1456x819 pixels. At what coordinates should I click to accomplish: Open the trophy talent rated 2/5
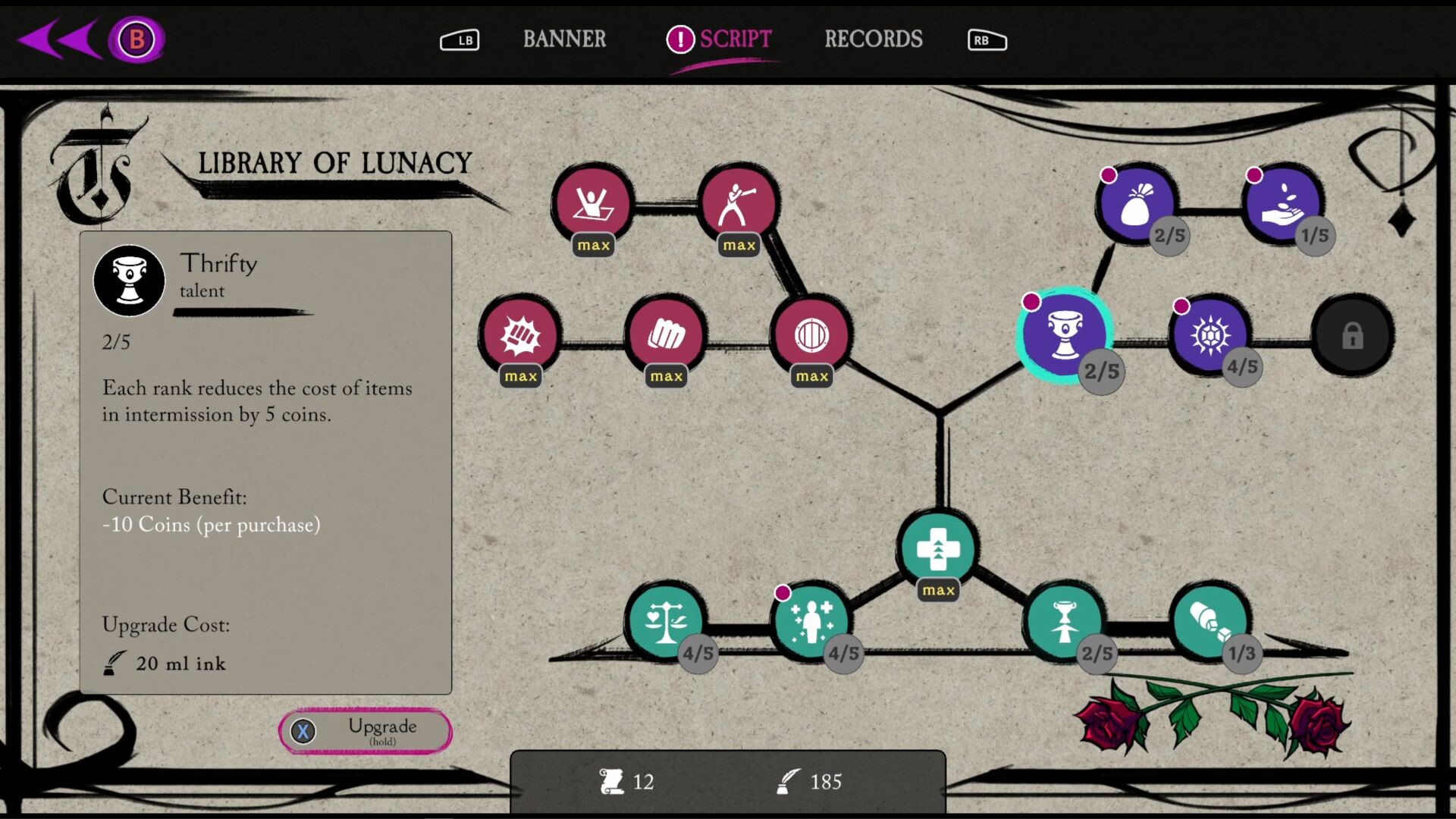click(1064, 622)
